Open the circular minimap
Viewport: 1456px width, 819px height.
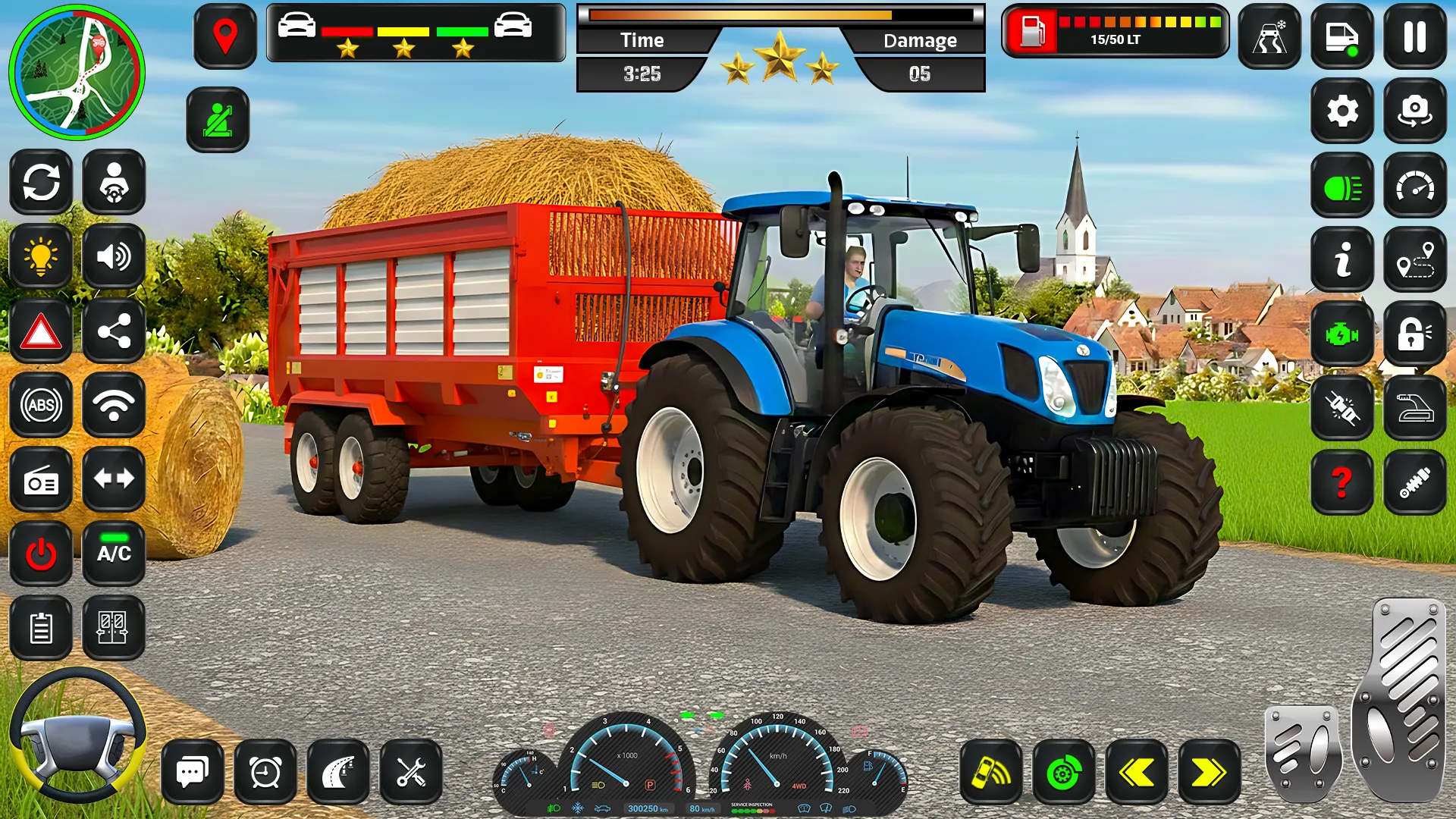tap(77, 73)
